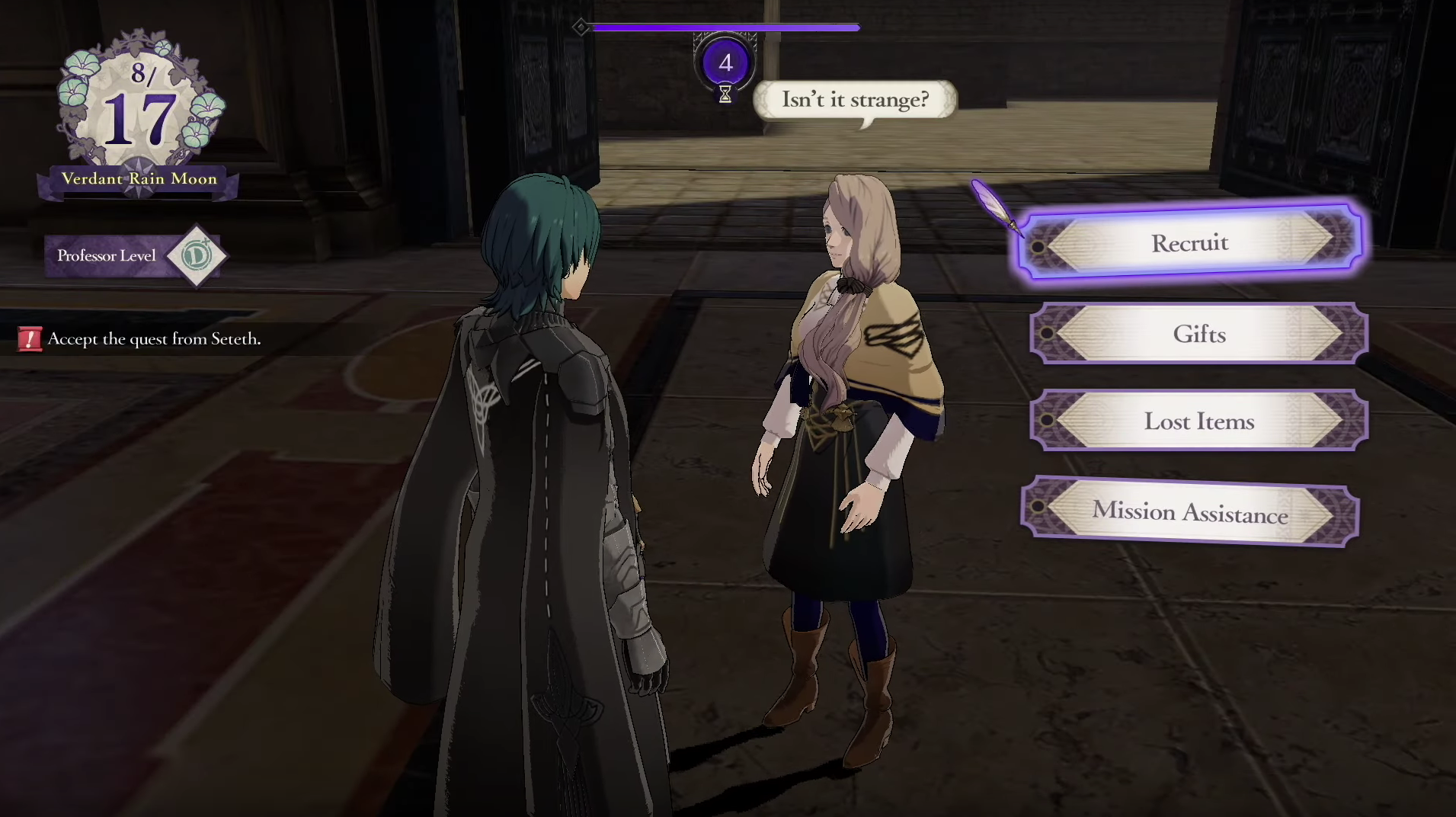Open the Gifts menu banner
1456x817 pixels.
point(1198,334)
